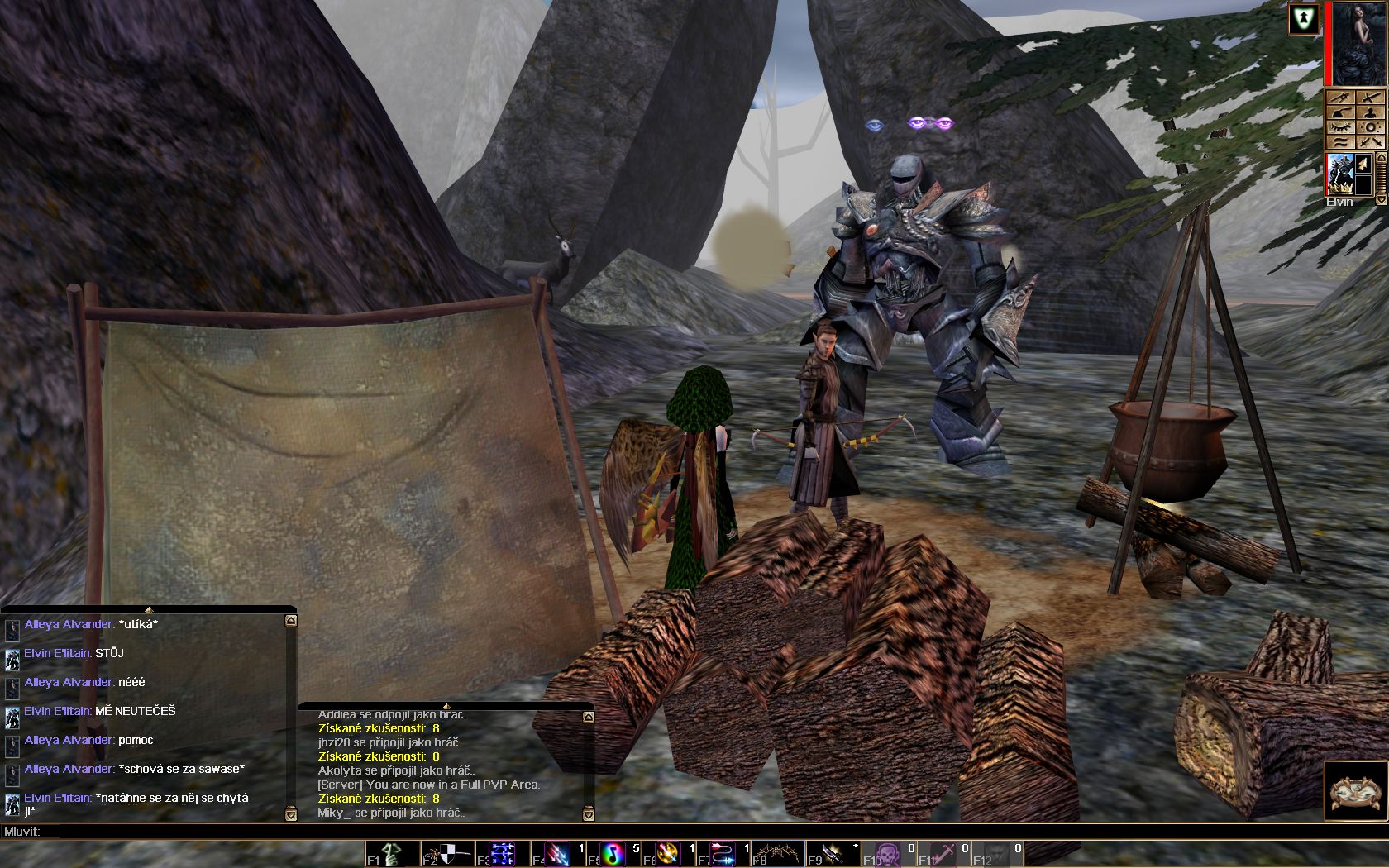The height and width of the screenshot is (868, 1389).
Task: Select the F9 curved blade quickslot
Action: coord(833,854)
